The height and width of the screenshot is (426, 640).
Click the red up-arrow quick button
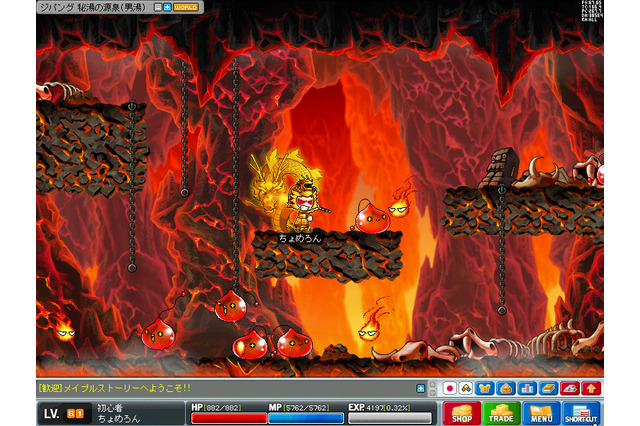click(x=593, y=388)
